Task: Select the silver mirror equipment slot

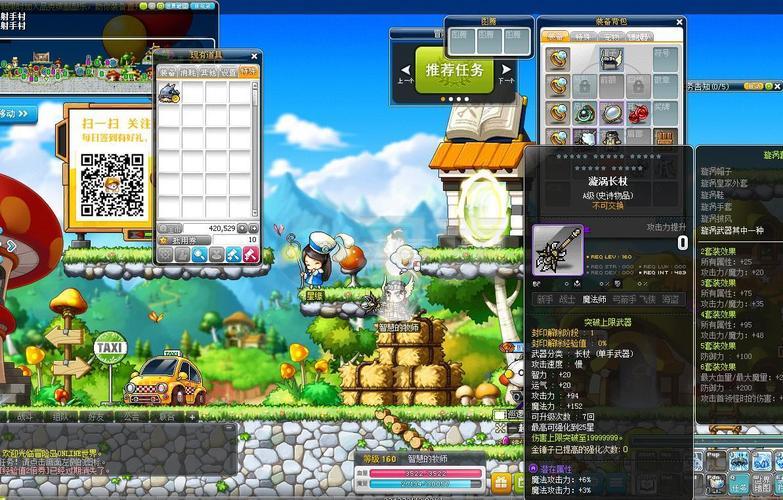Action: (611, 113)
